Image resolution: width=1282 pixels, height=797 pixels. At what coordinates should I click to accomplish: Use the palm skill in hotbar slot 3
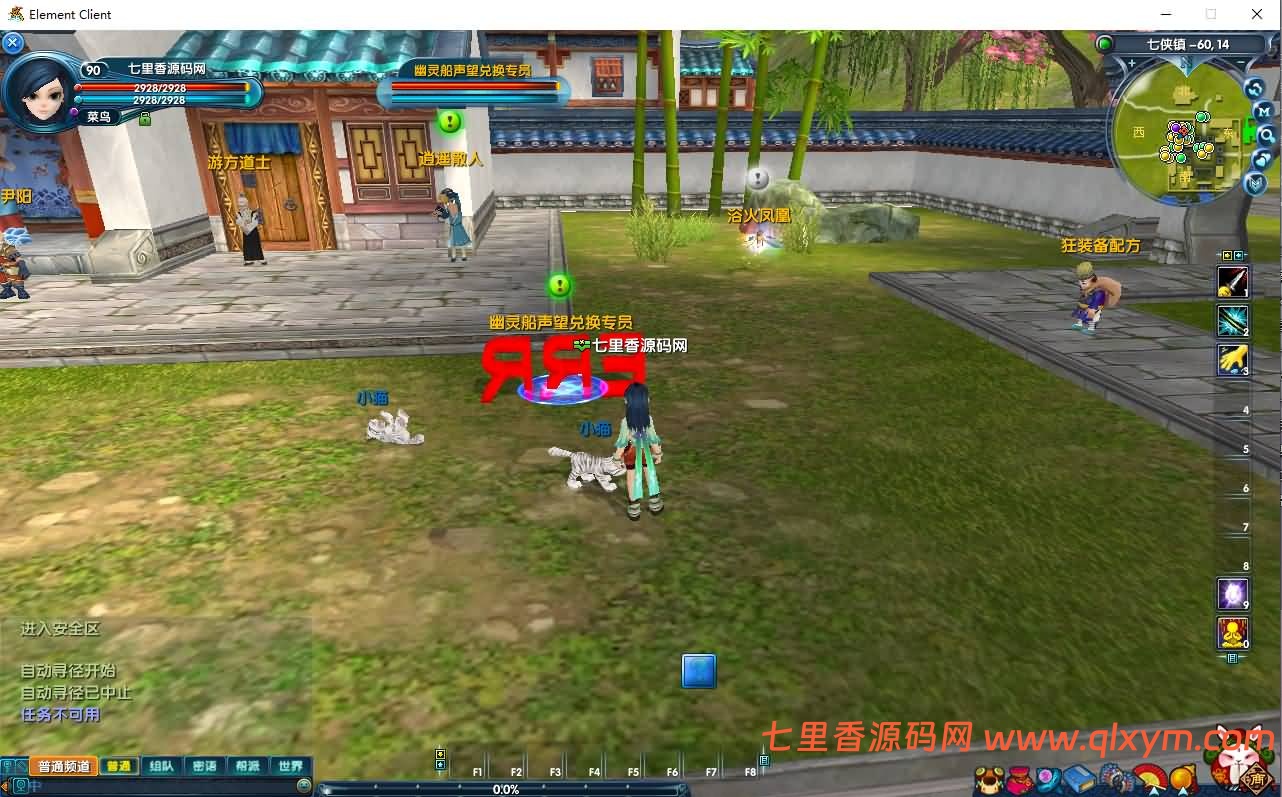tap(1232, 360)
